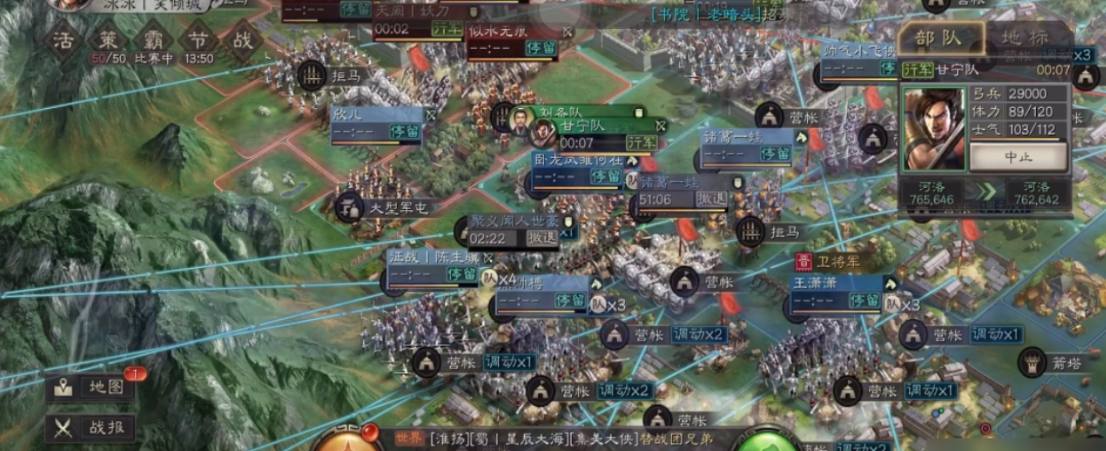The width and height of the screenshot is (1106, 451).
Task: Open the 战 diamond menu icon
Action: tap(241, 41)
